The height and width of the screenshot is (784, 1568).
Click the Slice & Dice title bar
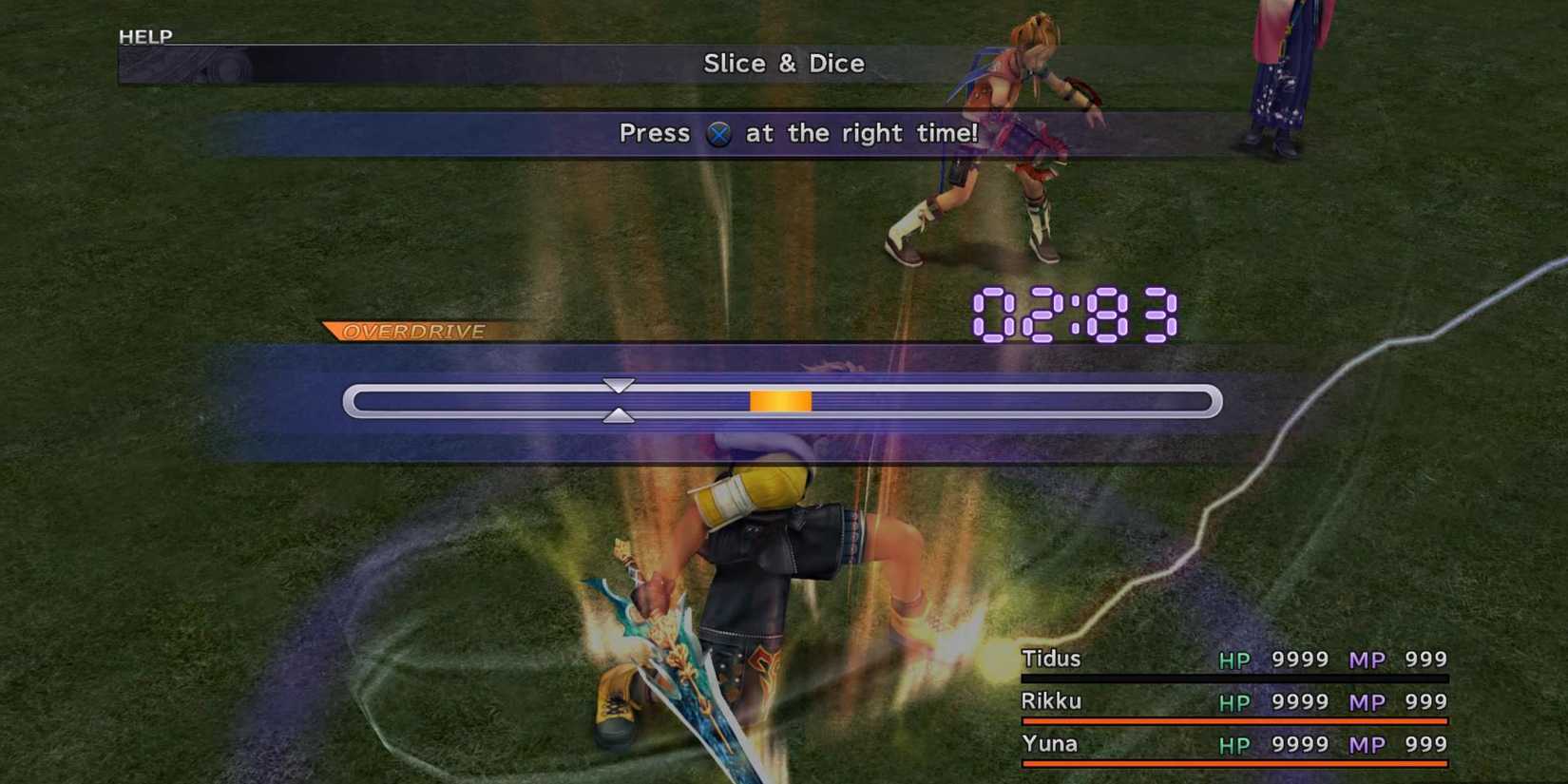783,64
